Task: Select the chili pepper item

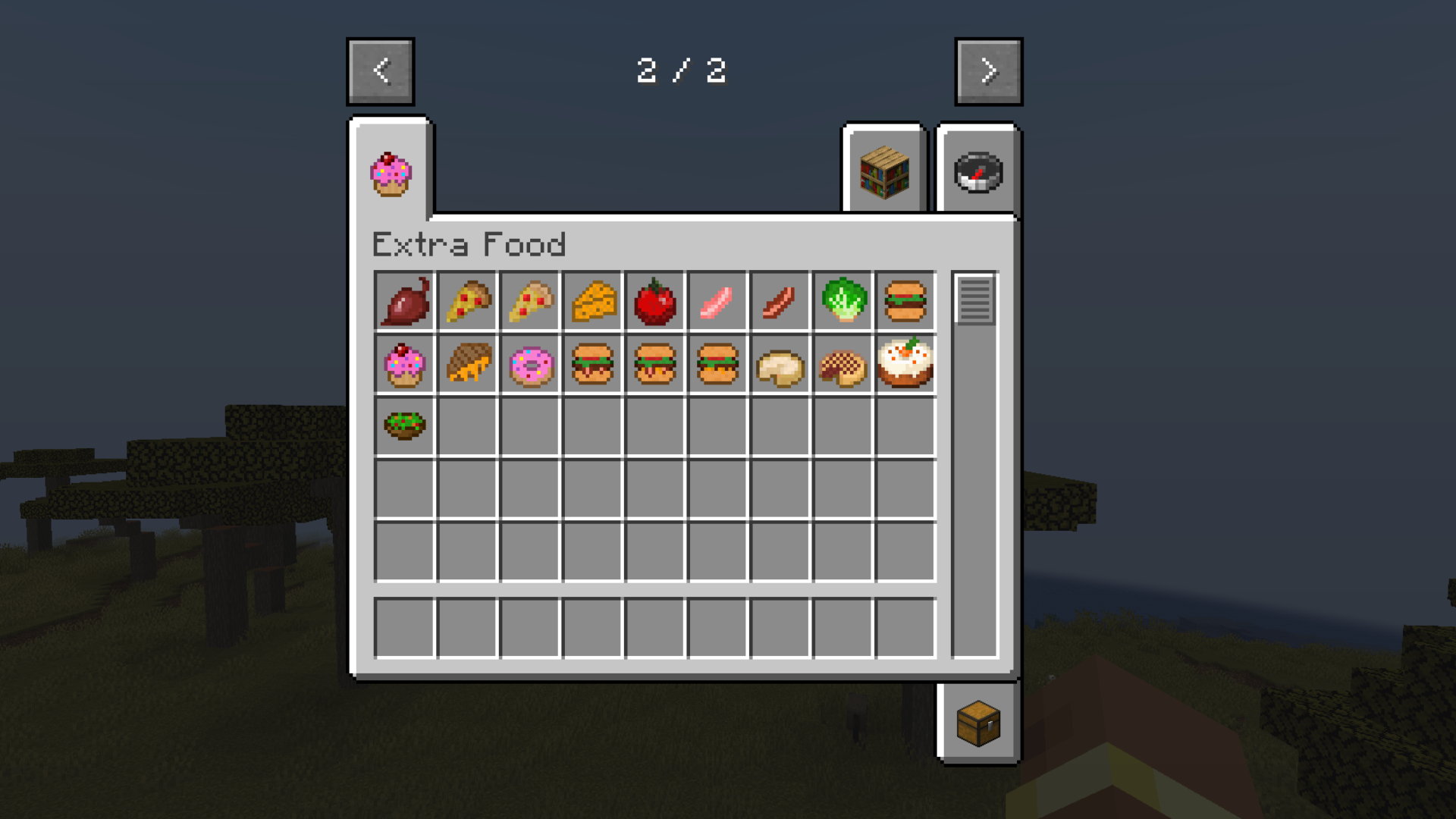Action: [x=404, y=302]
